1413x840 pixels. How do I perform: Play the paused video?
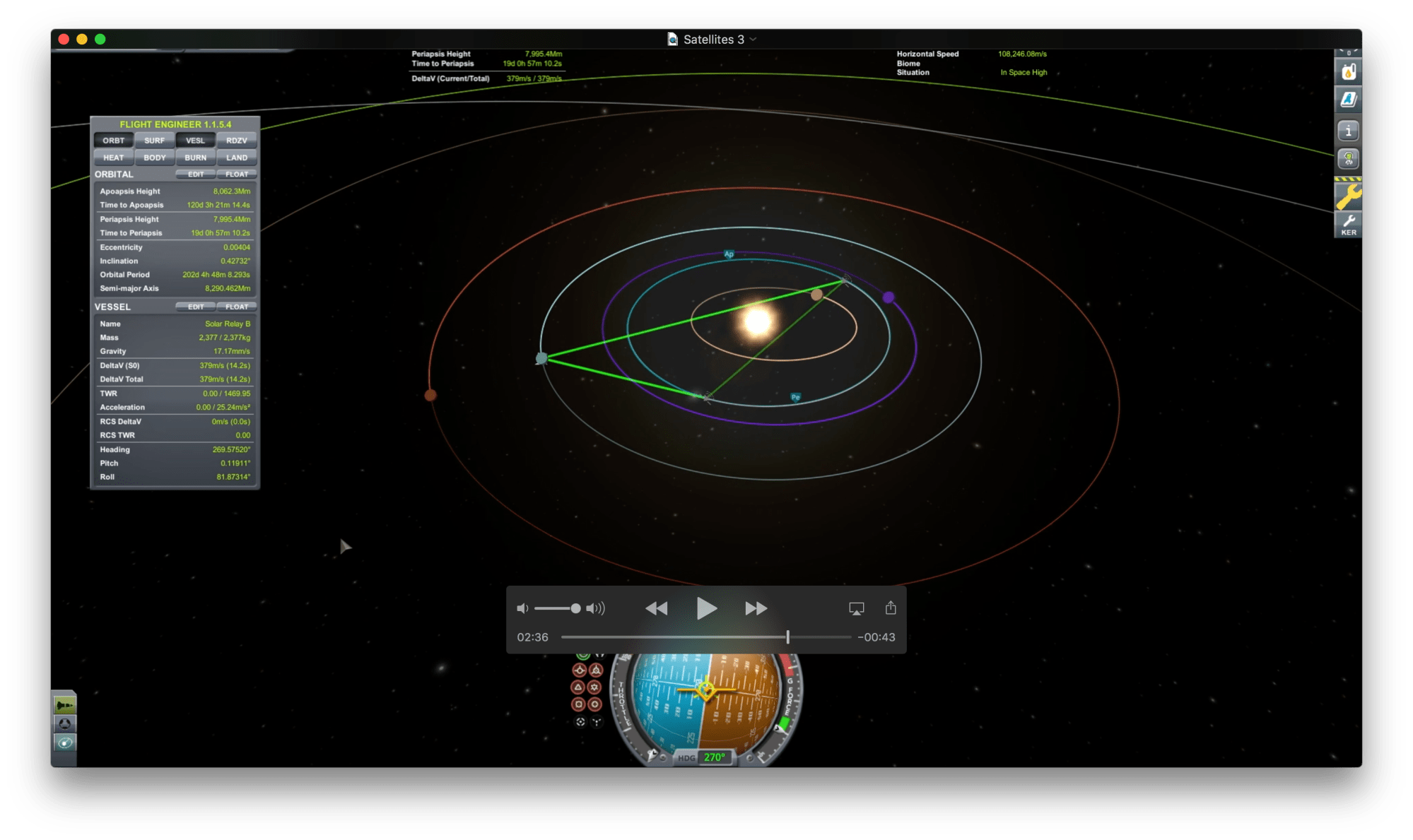coord(705,608)
